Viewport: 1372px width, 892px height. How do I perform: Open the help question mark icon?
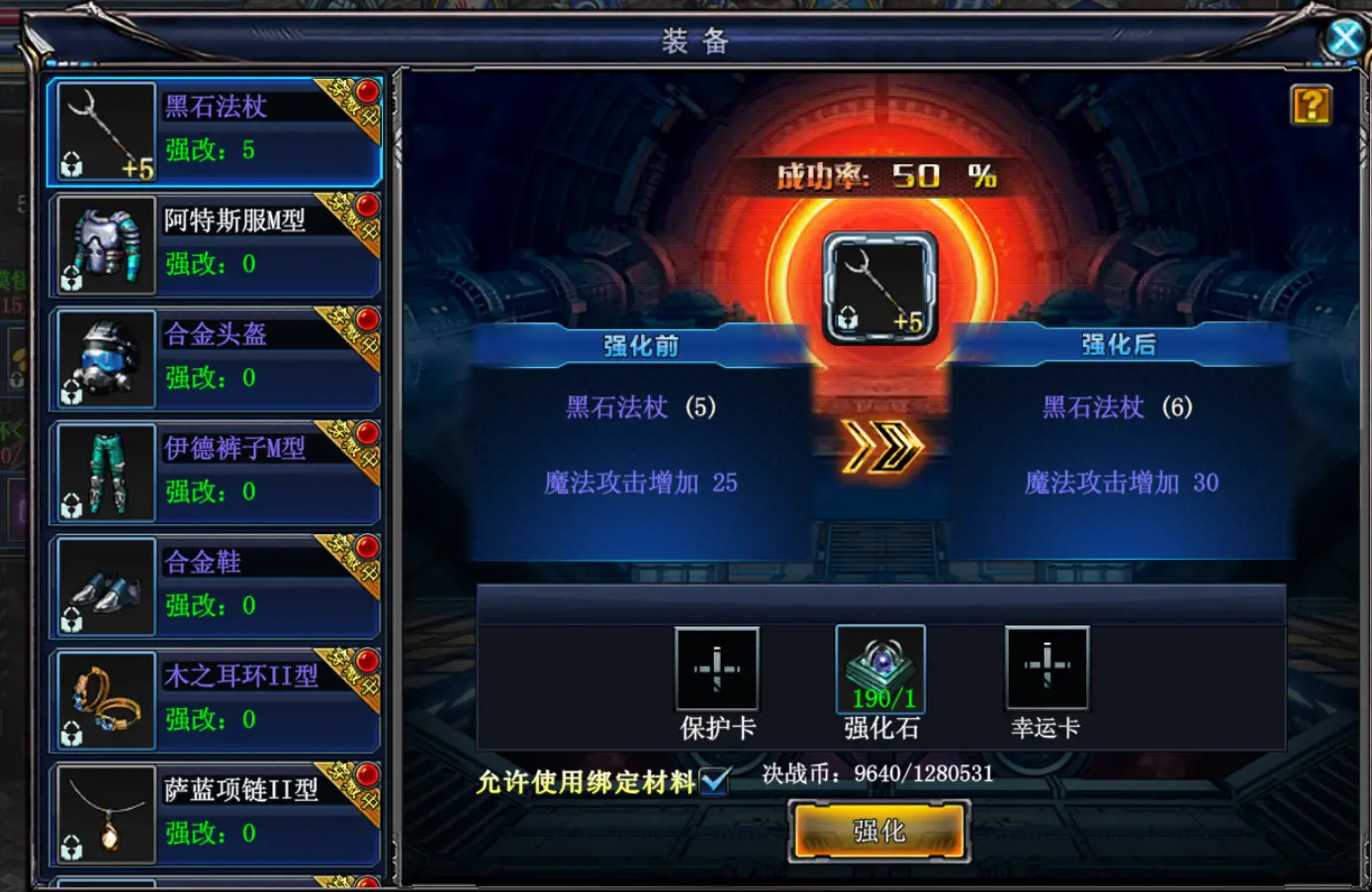[x=1312, y=106]
